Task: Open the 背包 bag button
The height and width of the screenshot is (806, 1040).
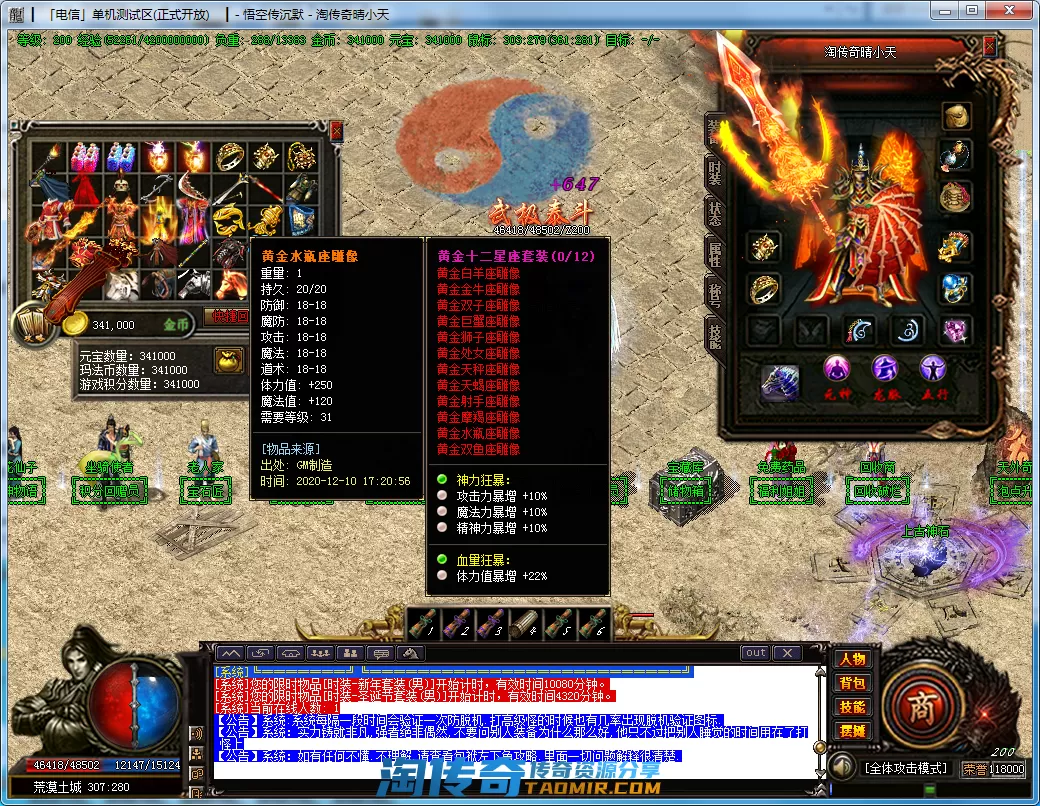Action: tap(852, 684)
